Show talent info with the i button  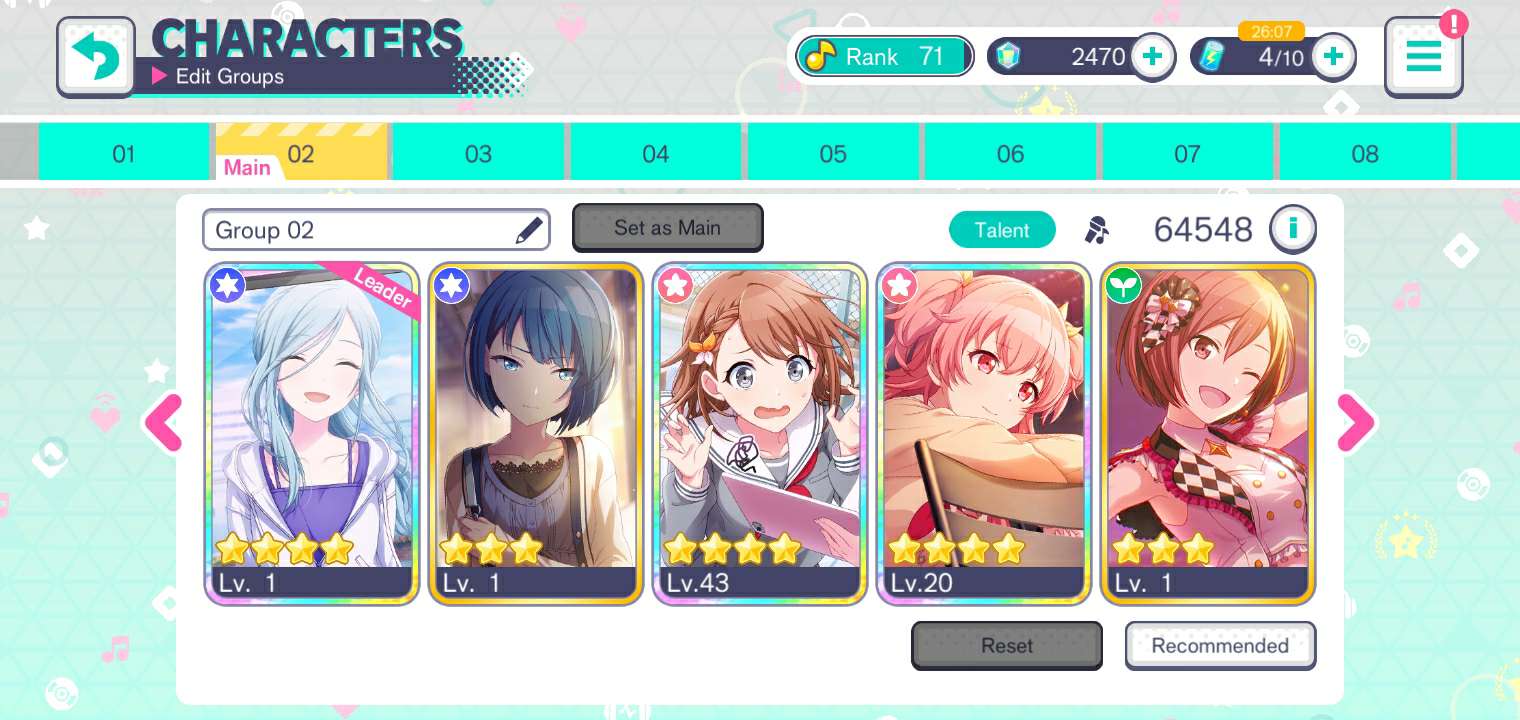coord(1292,229)
